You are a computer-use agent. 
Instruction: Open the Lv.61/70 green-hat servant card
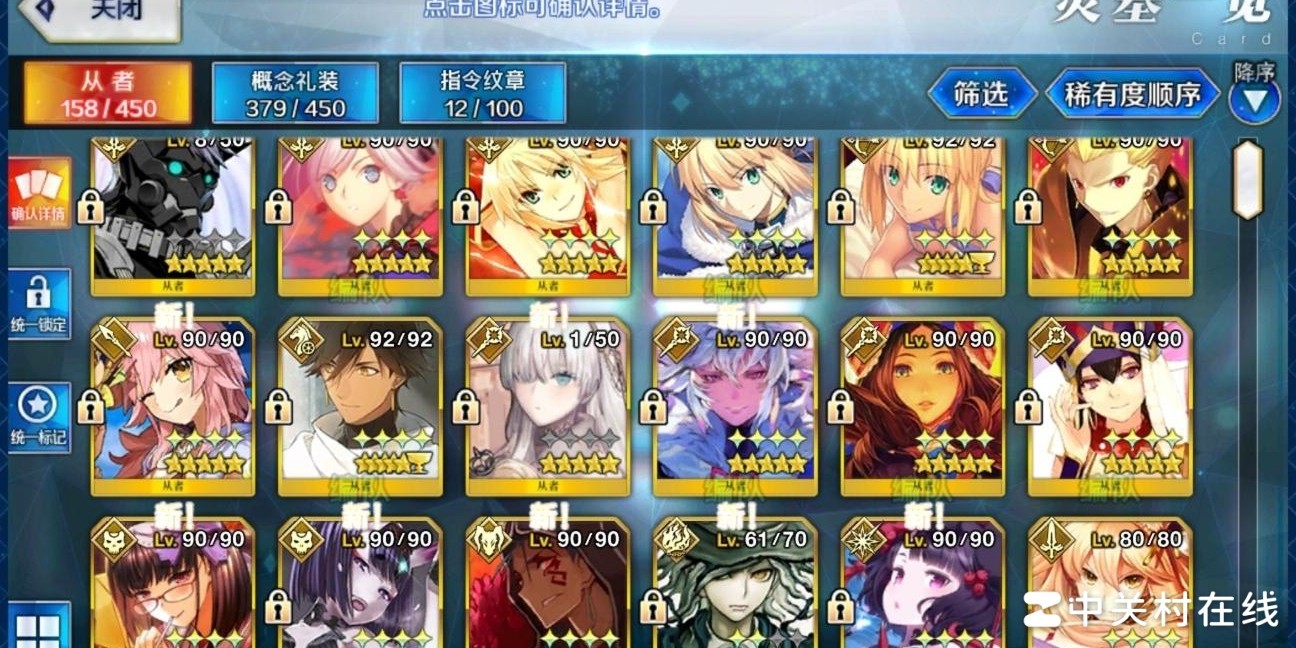(x=735, y=590)
